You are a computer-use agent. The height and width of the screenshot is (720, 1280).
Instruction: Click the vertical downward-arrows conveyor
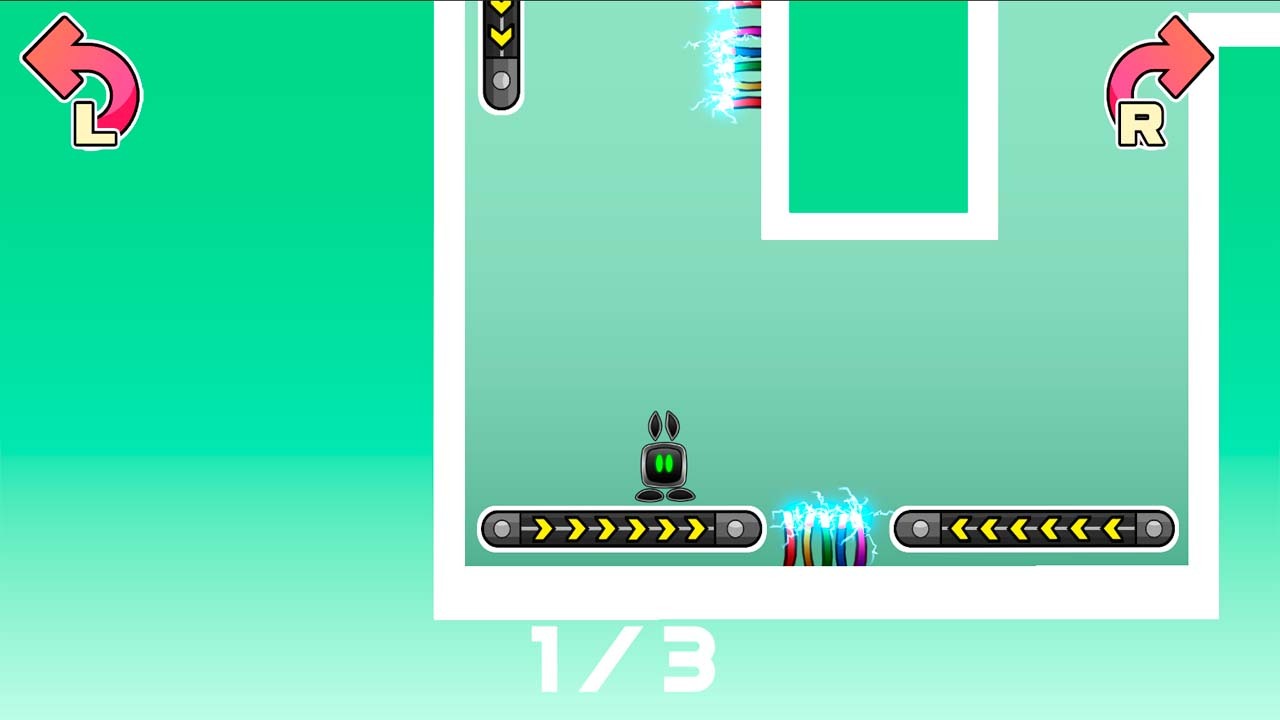(x=500, y=50)
